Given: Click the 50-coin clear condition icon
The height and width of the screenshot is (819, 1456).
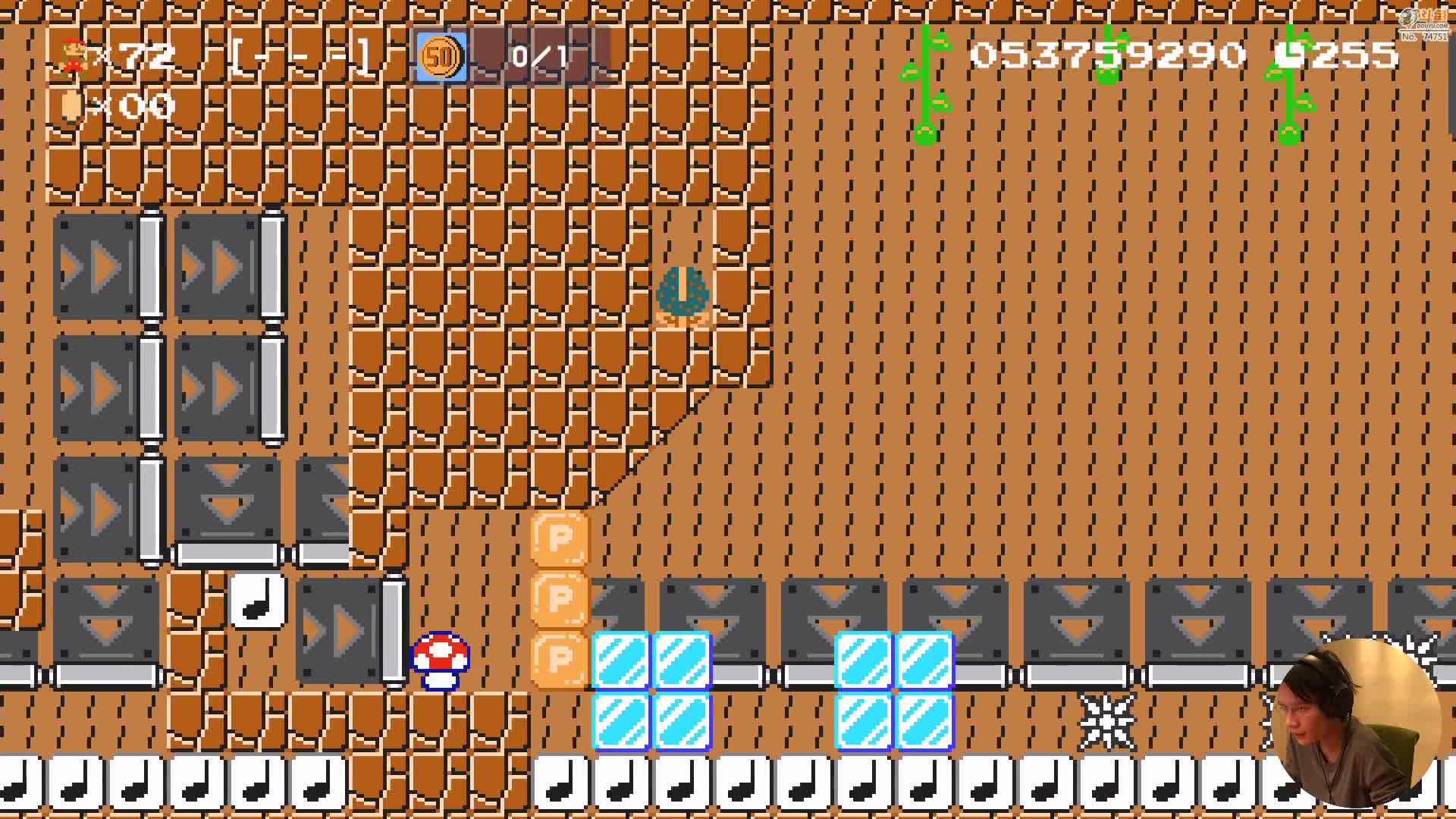Looking at the screenshot, I should click(441, 57).
